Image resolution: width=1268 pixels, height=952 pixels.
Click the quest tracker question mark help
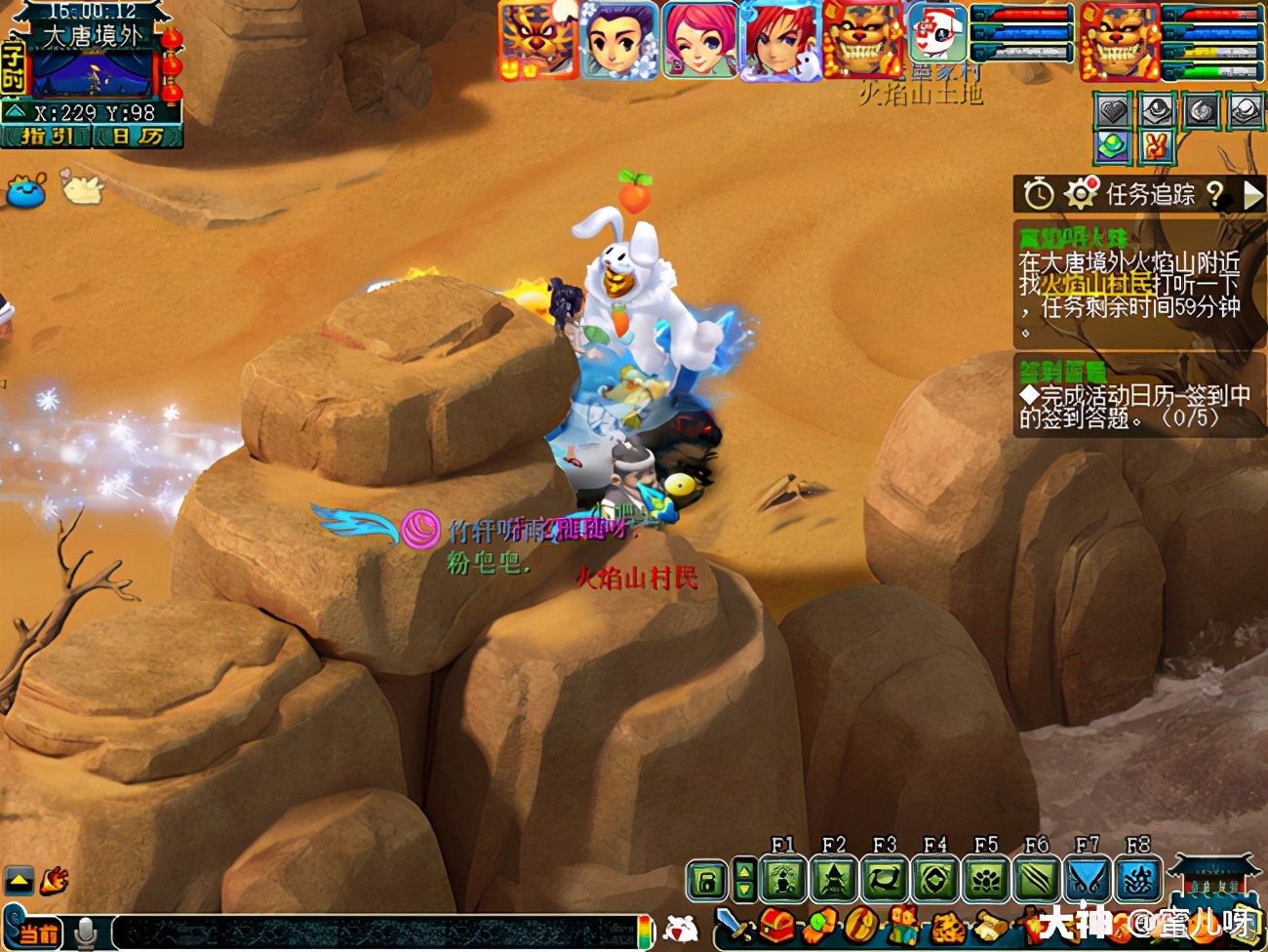pyautogui.click(x=1214, y=194)
